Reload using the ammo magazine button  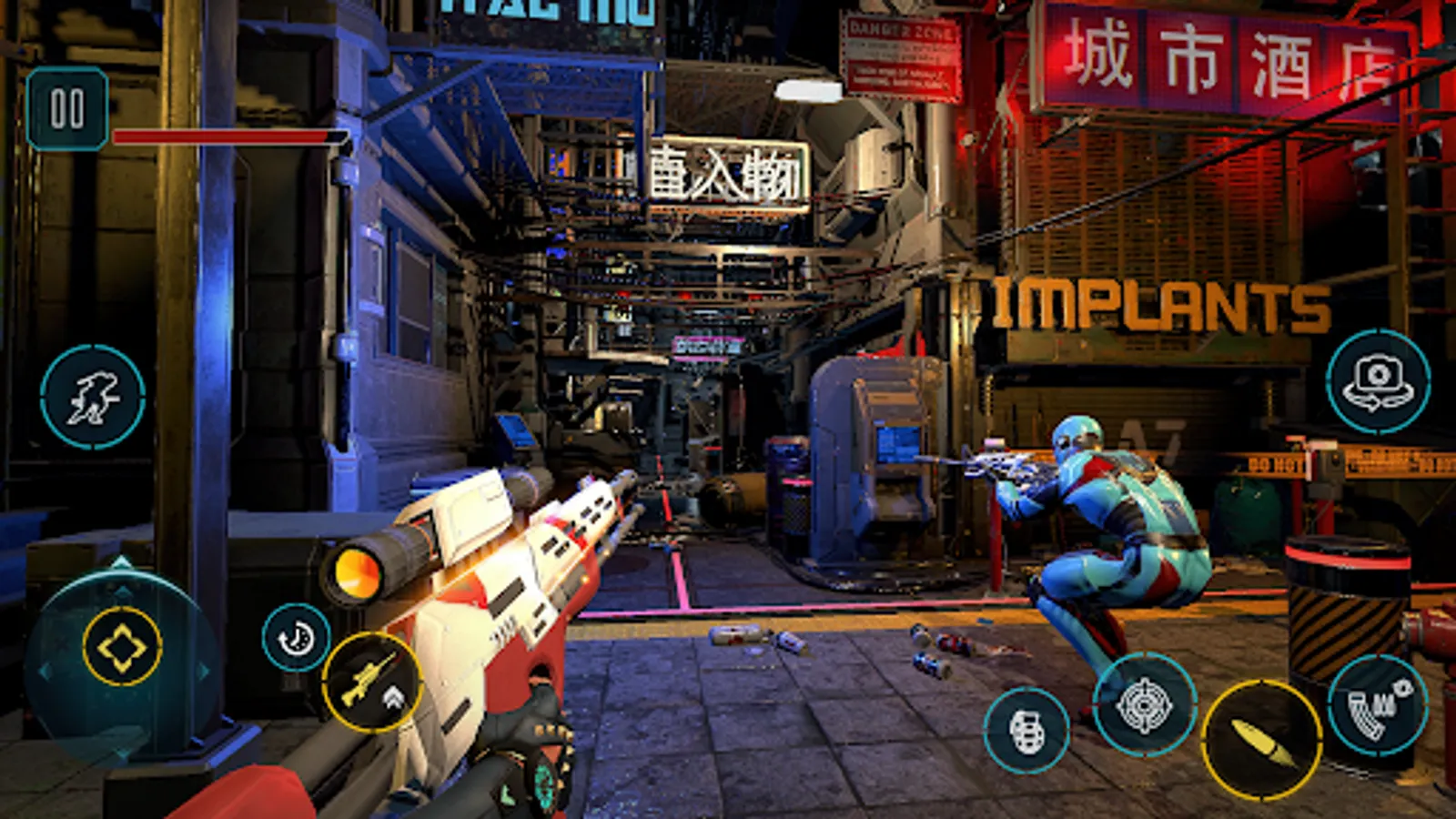tap(1377, 705)
